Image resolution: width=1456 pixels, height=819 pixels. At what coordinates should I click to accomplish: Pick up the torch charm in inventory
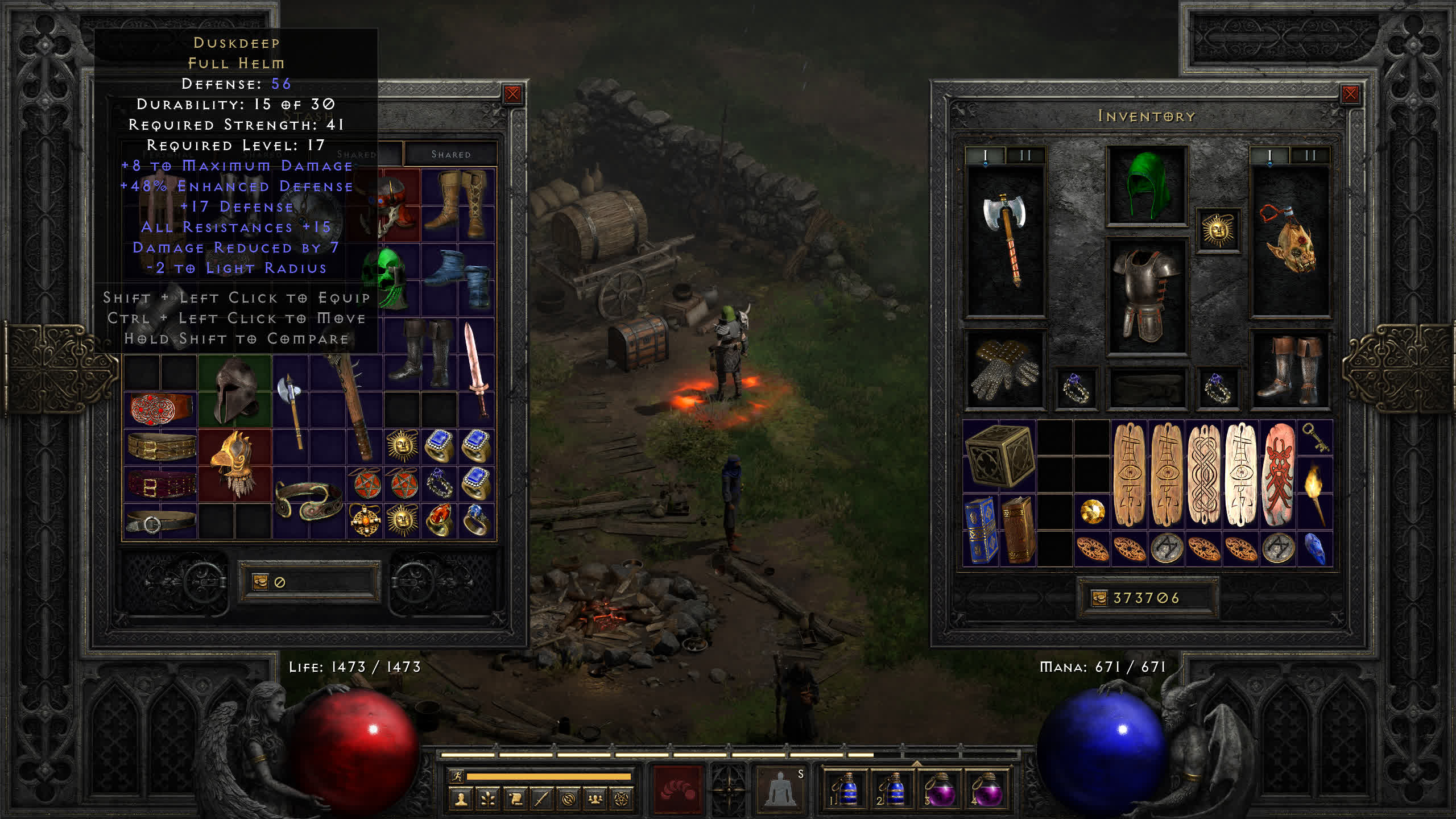(x=1314, y=494)
